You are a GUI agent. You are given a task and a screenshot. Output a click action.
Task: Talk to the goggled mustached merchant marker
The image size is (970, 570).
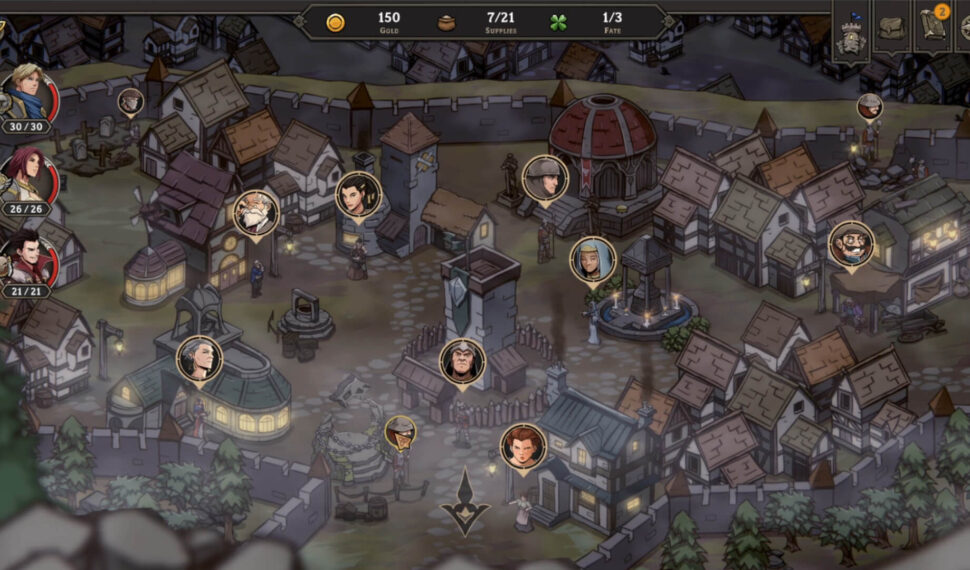(851, 244)
